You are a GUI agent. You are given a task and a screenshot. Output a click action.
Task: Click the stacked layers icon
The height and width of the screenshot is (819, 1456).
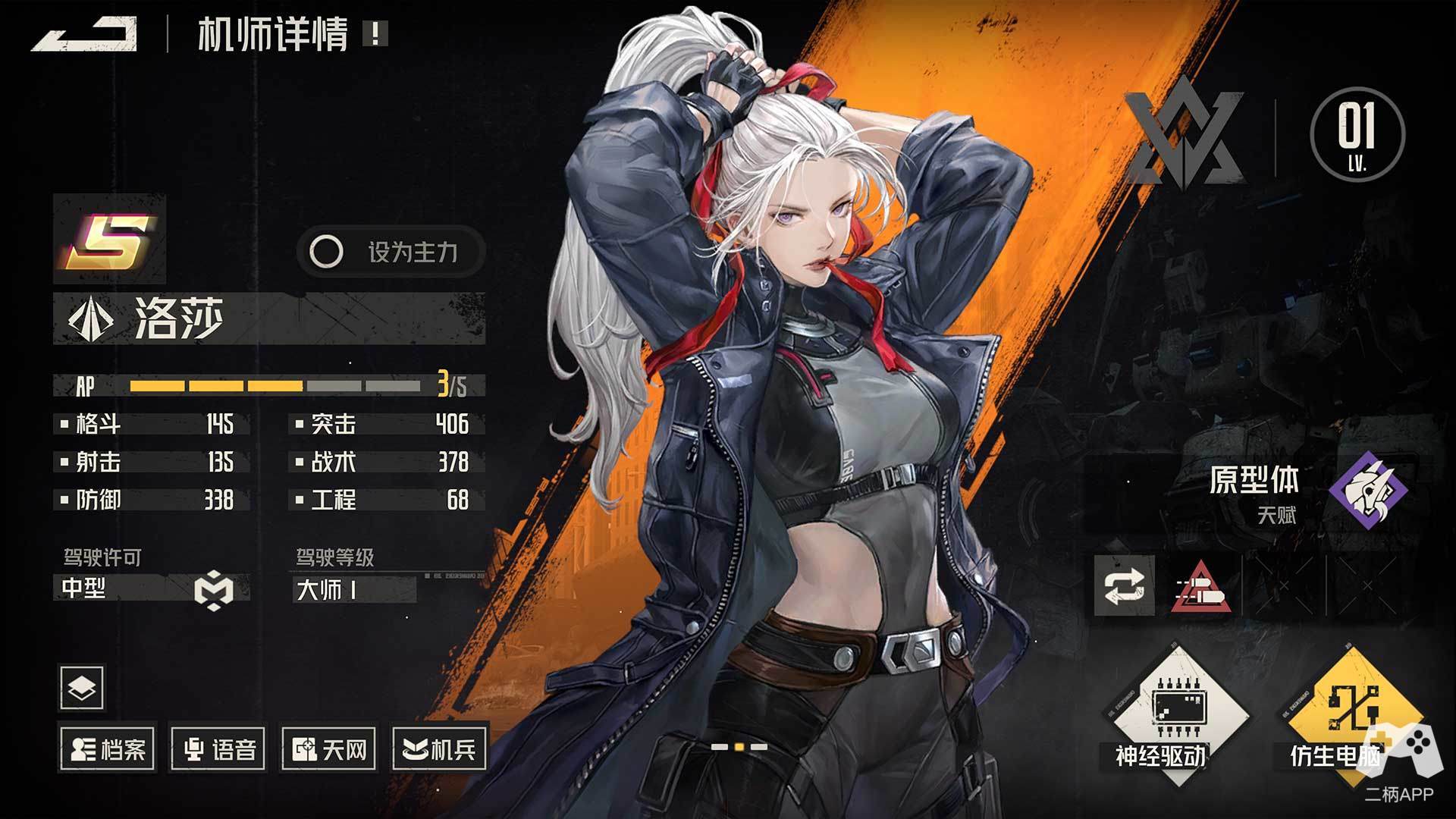[82, 687]
